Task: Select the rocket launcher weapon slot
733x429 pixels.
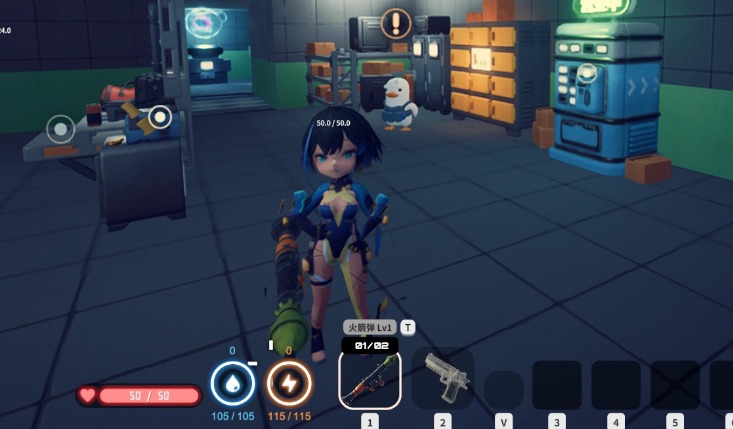Action: click(370, 380)
